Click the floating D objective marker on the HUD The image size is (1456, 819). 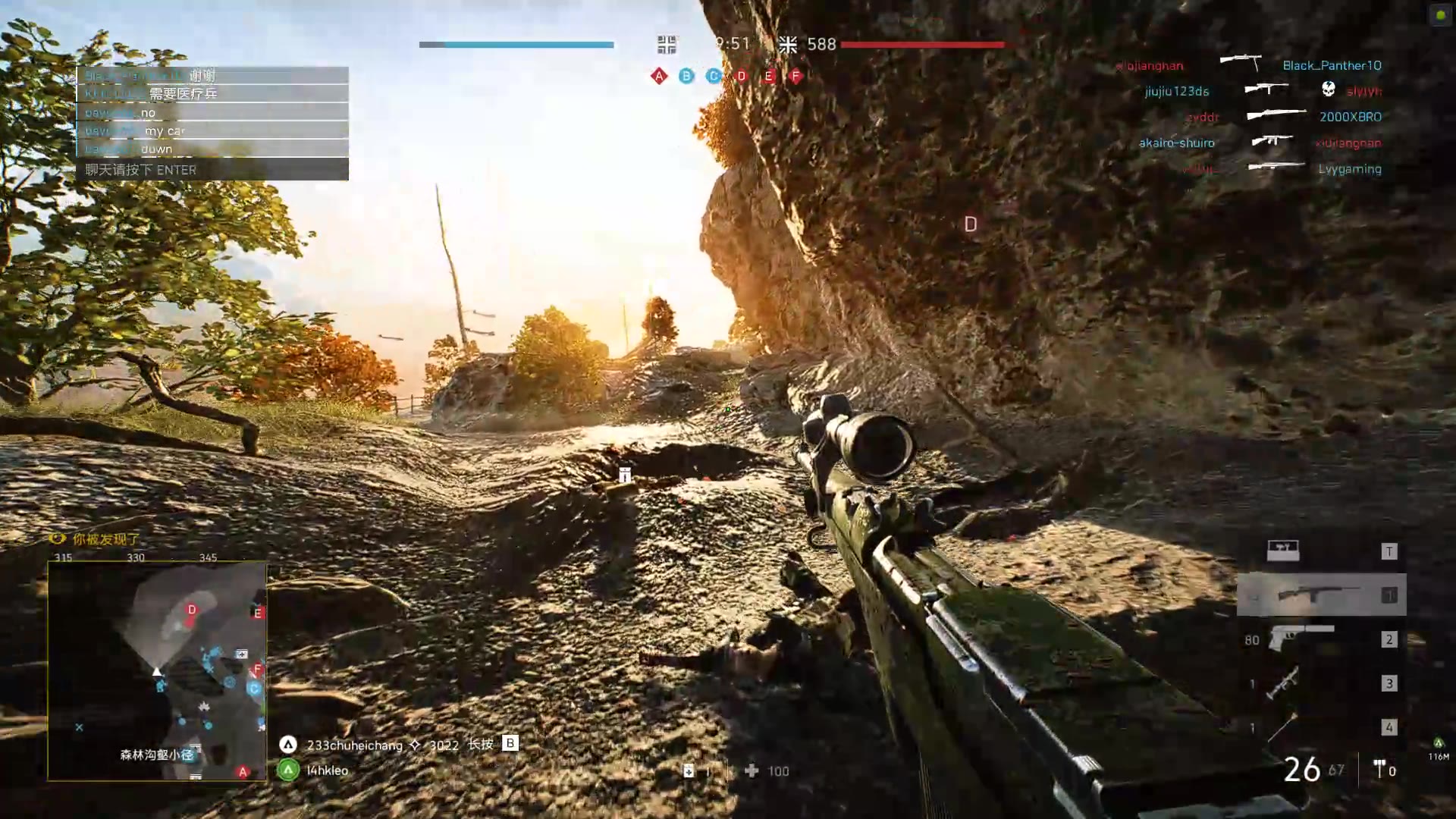(x=971, y=224)
